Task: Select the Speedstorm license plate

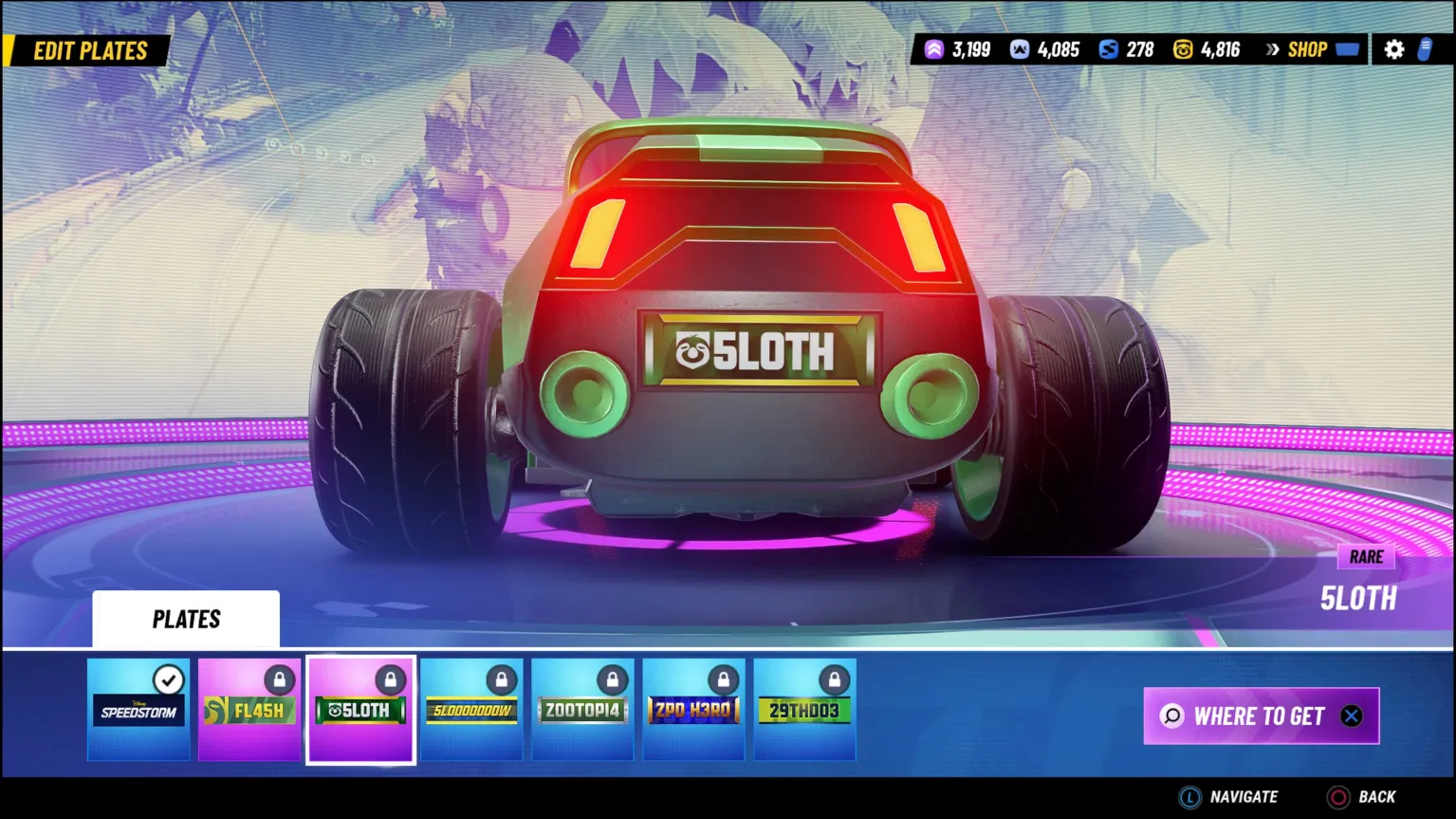Action: [x=138, y=710]
